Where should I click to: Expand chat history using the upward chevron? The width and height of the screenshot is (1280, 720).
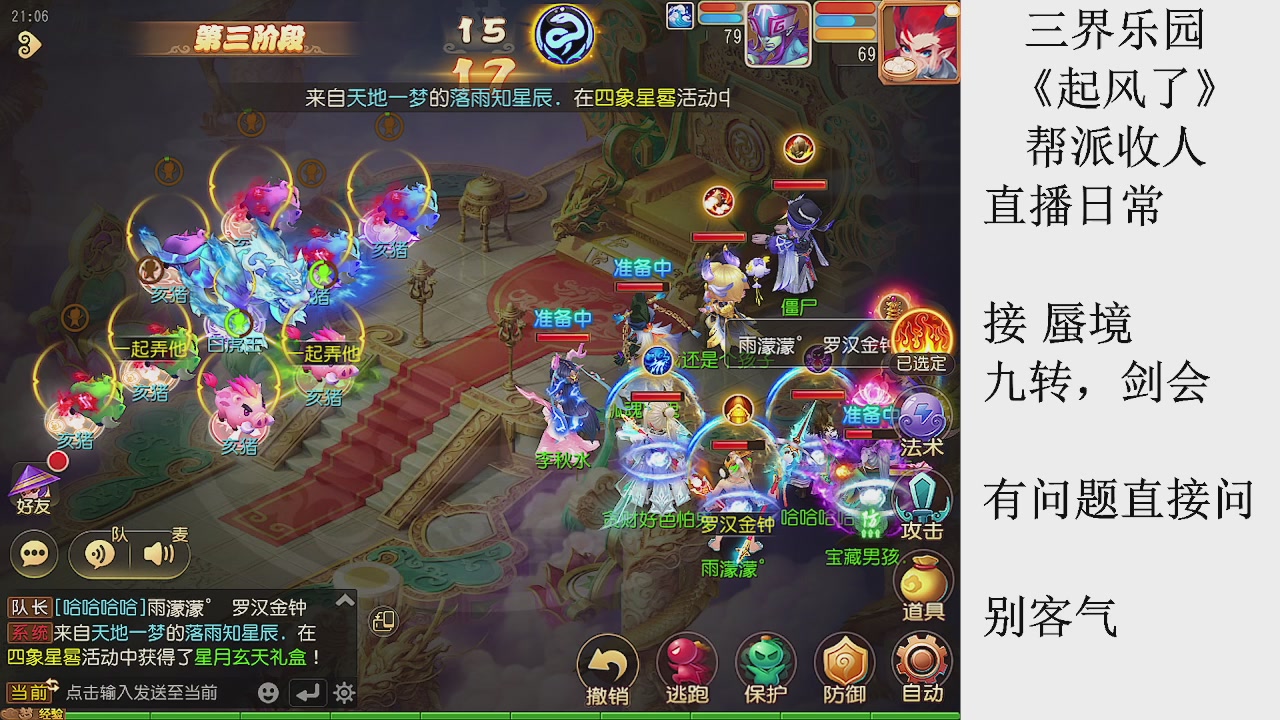[x=344, y=600]
